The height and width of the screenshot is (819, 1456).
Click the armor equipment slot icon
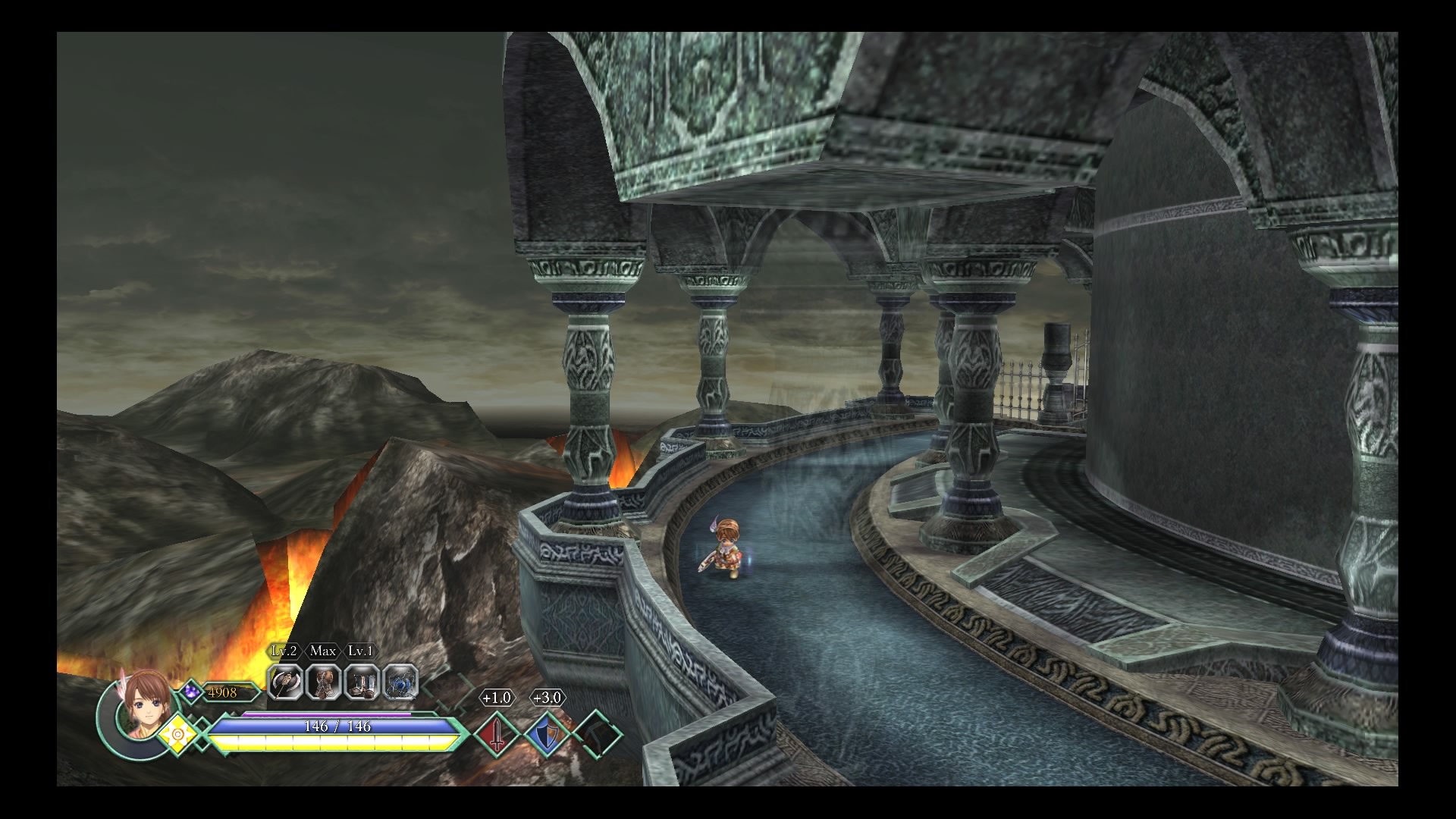pyautogui.click(x=323, y=683)
